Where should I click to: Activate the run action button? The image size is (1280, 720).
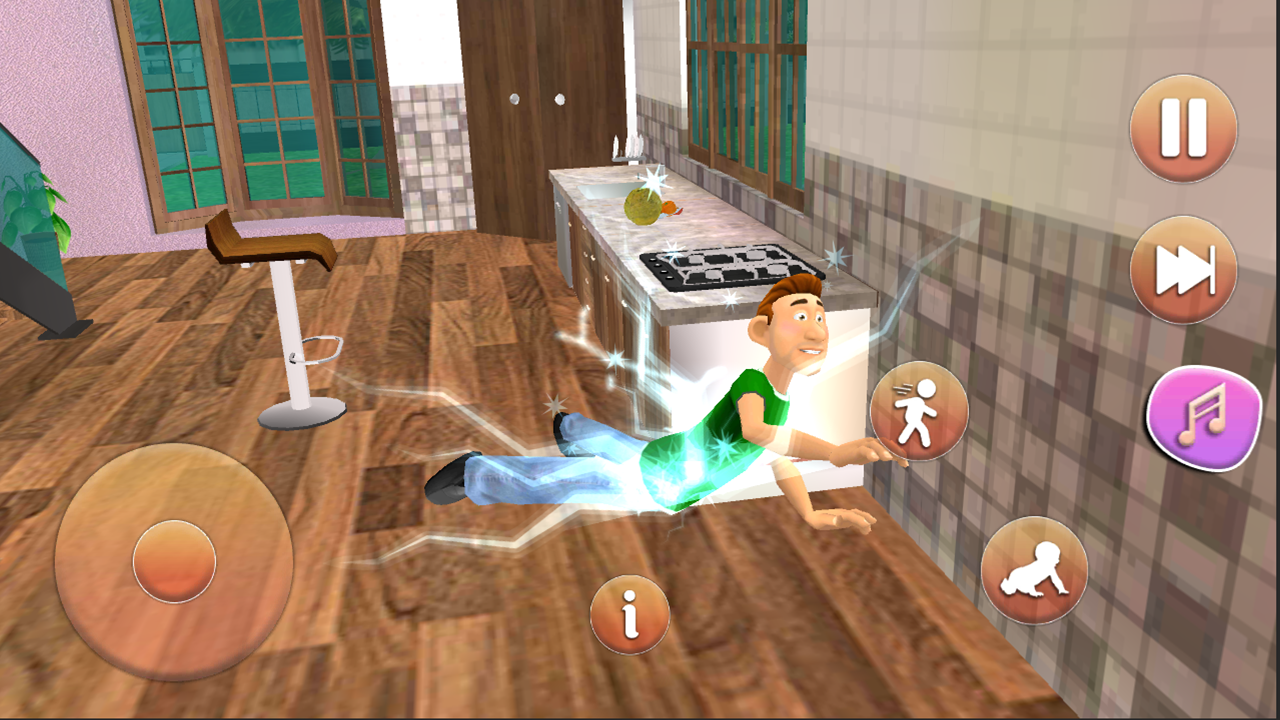918,411
